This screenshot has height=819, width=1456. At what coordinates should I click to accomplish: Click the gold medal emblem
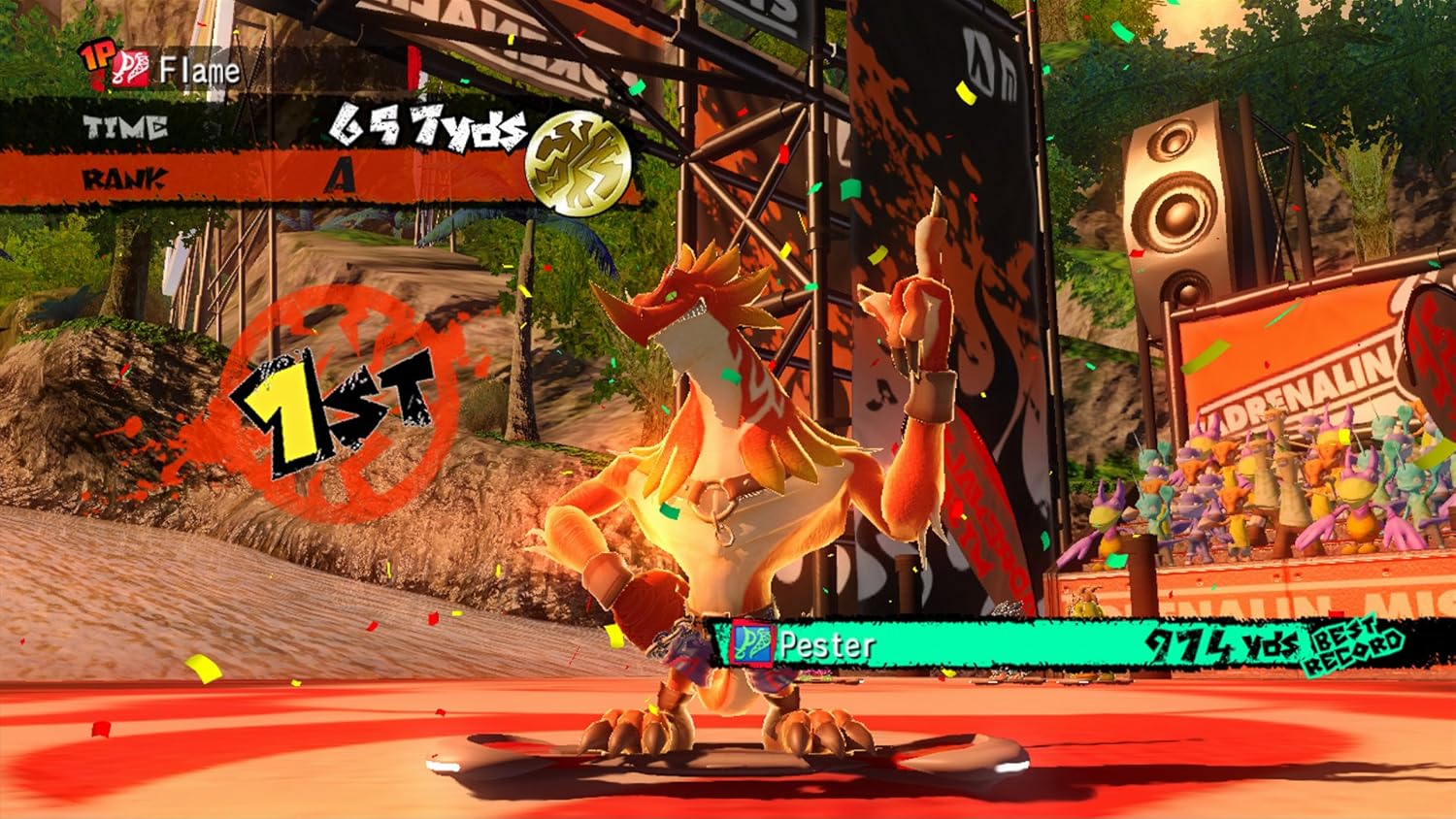578,162
